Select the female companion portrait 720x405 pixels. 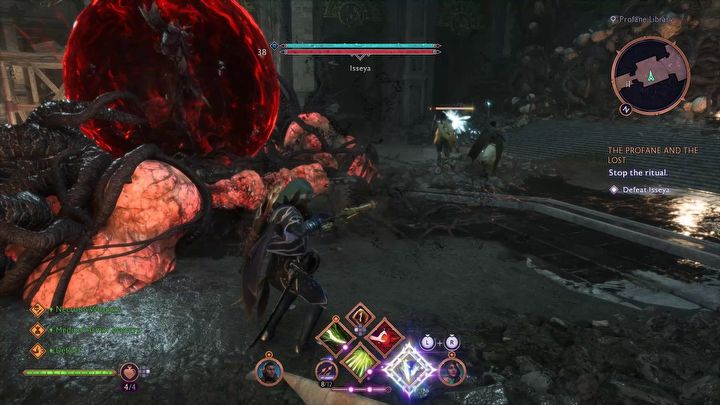[x=452, y=371]
